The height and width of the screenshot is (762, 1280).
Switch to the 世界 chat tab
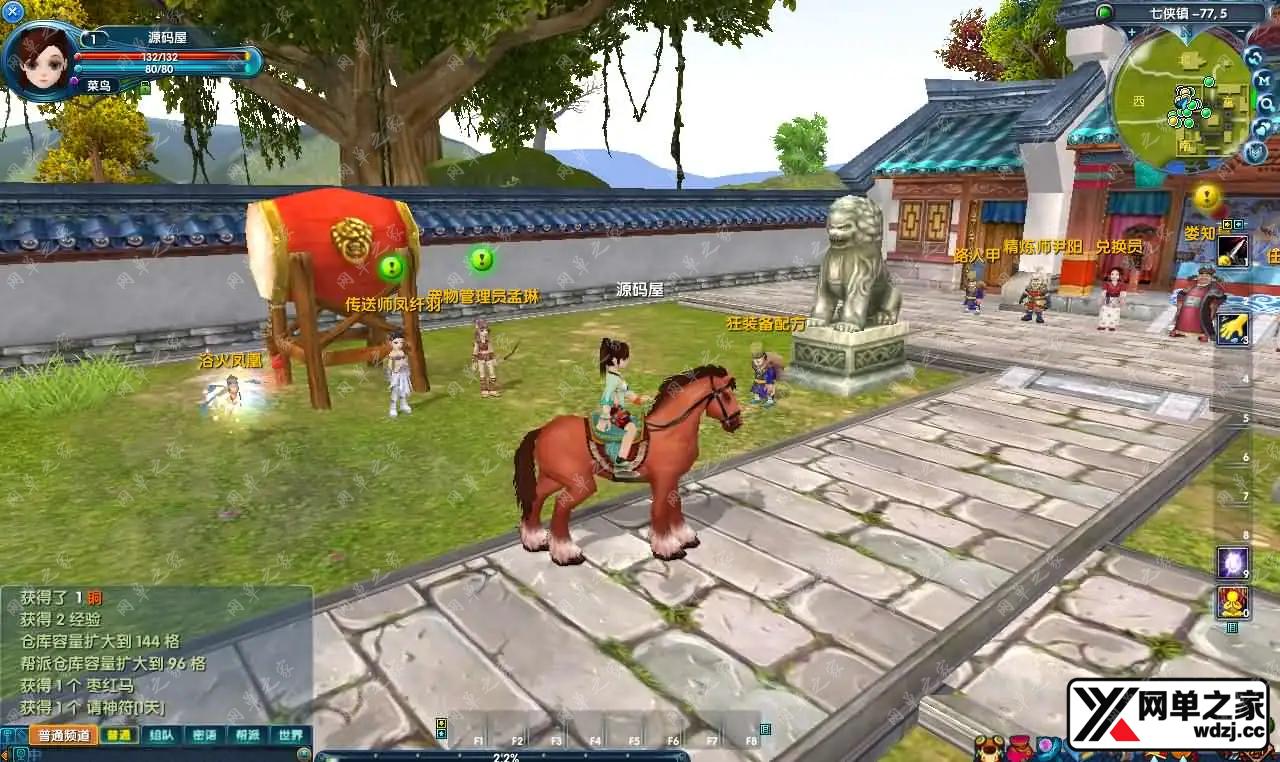pyautogui.click(x=290, y=735)
